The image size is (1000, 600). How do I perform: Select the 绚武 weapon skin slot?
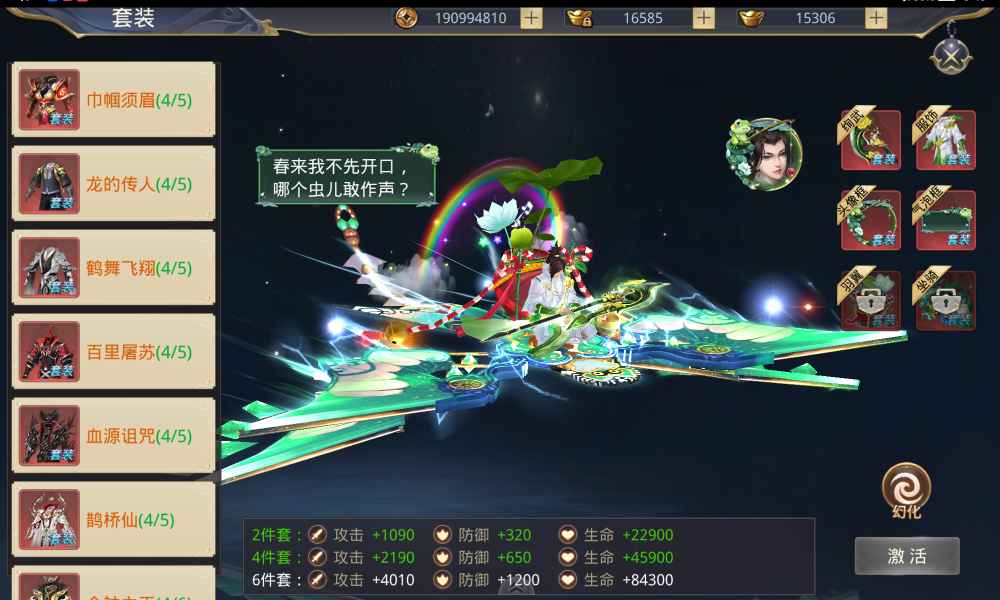870,140
